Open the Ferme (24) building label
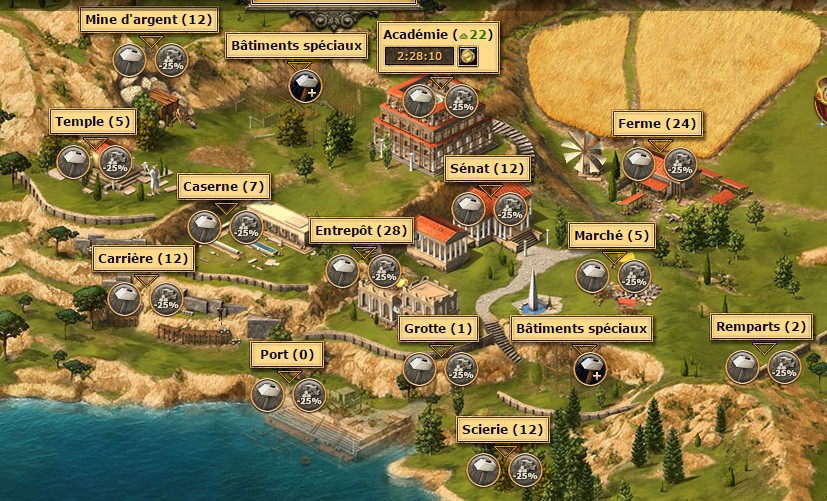This screenshot has width=827, height=501. (657, 124)
